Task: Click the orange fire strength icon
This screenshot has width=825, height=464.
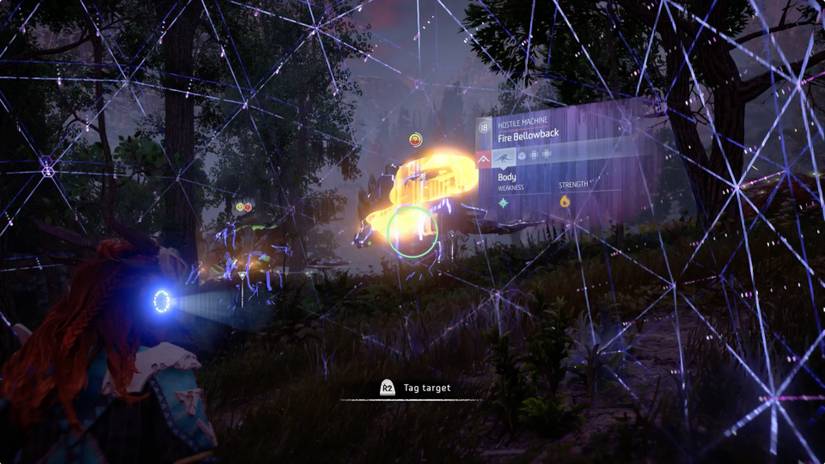Action: [x=564, y=201]
